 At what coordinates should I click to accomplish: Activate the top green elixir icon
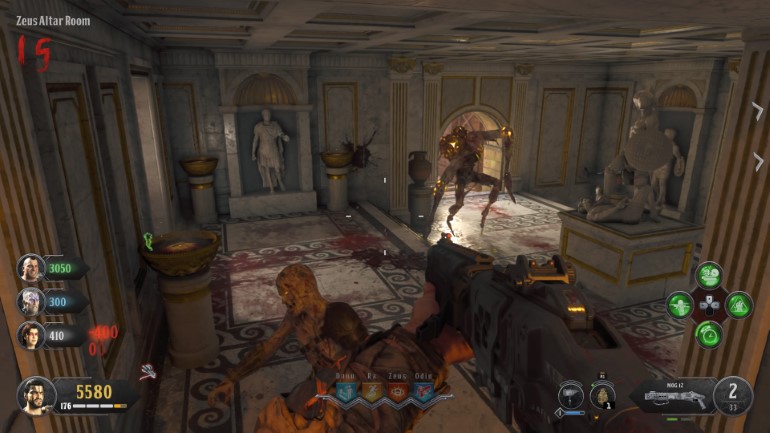click(x=709, y=275)
